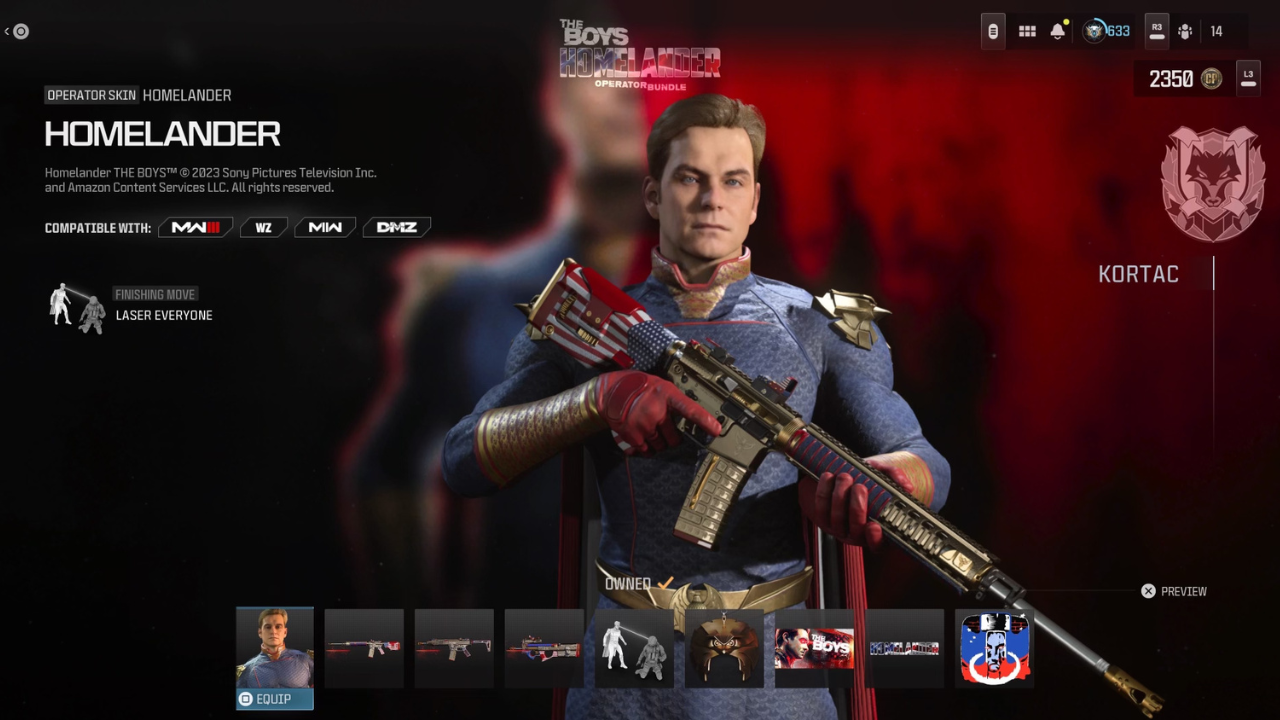Click the Laser Everyone finishing move icon
1280x720 pixels.
point(75,307)
